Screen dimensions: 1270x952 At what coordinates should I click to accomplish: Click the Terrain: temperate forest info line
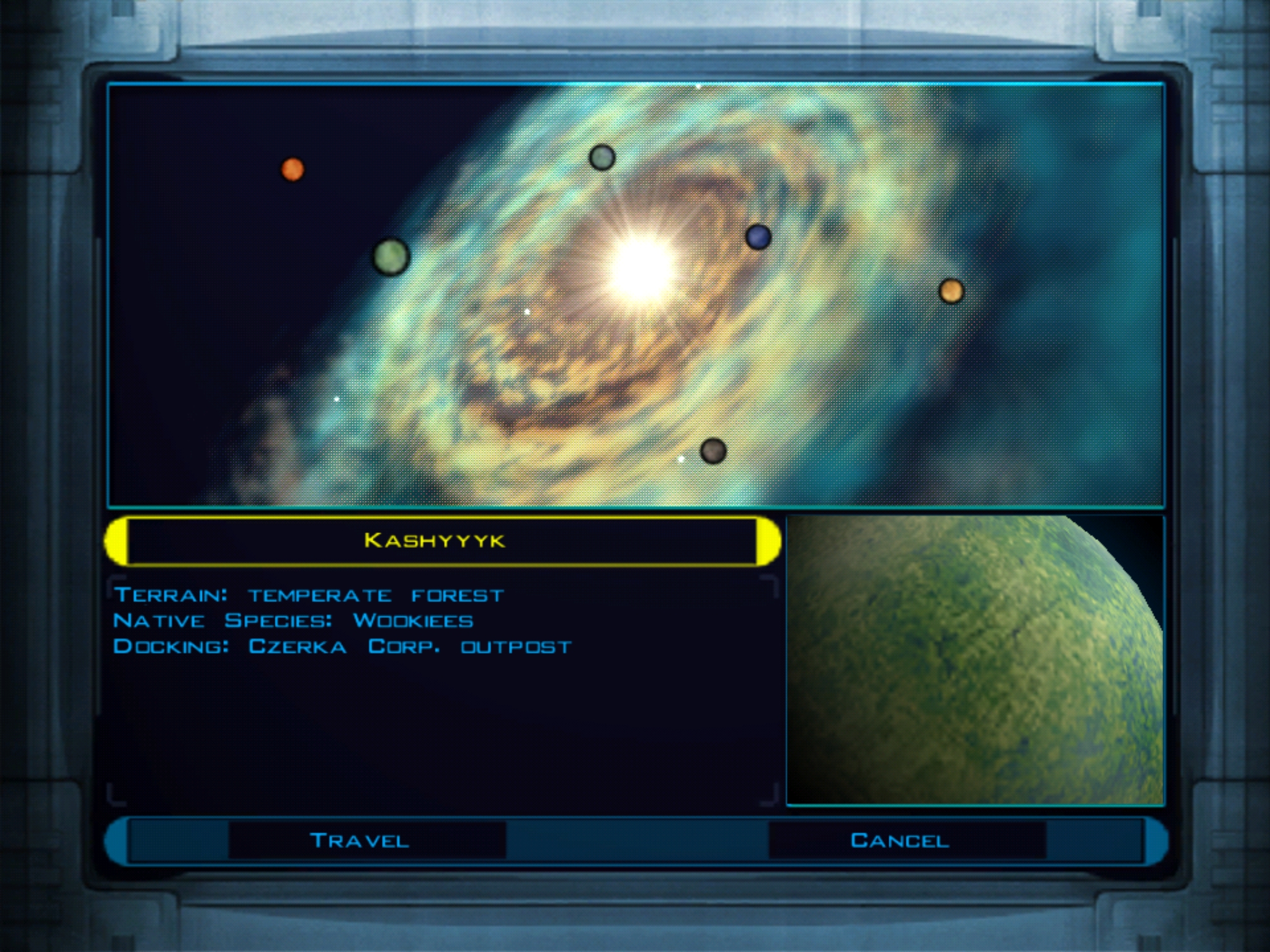(x=310, y=594)
